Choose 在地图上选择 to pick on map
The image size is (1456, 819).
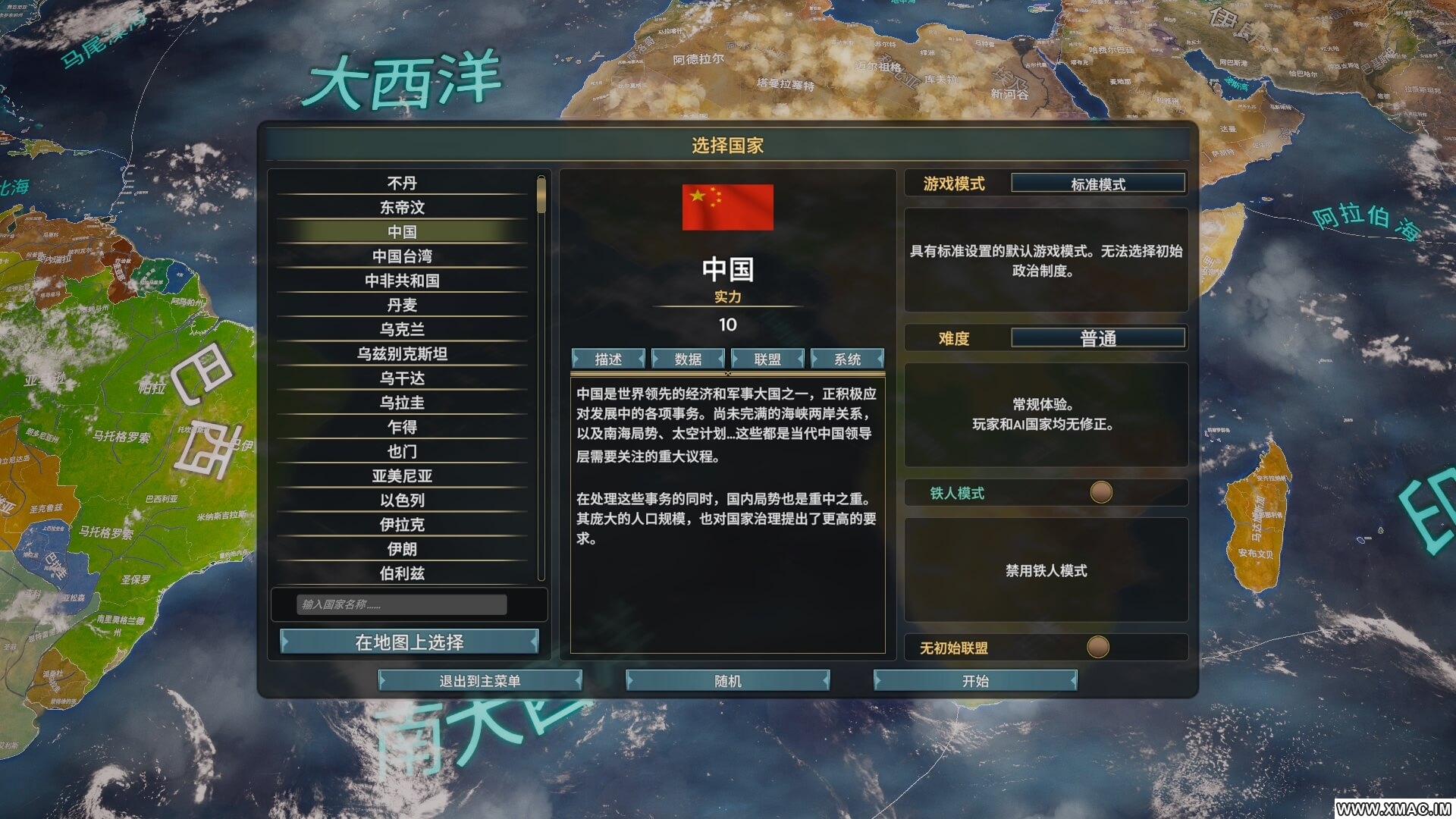pyautogui.click(x=409, y=642)
